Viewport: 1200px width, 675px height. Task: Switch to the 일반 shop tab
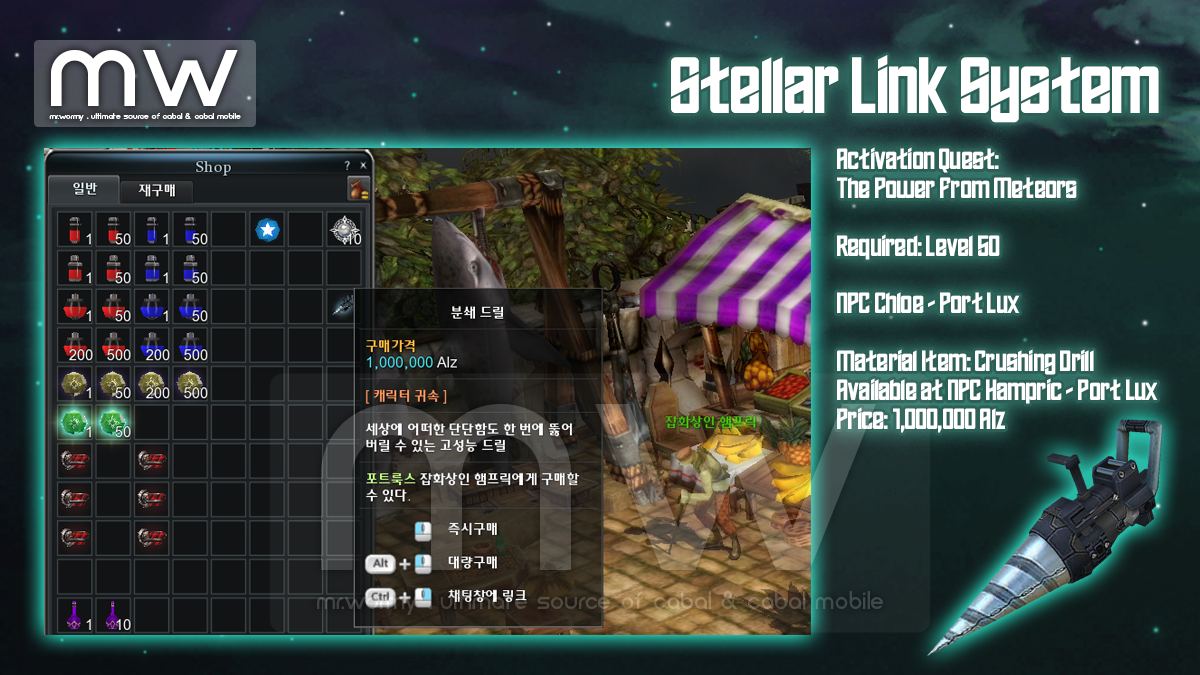pos(84,189)
